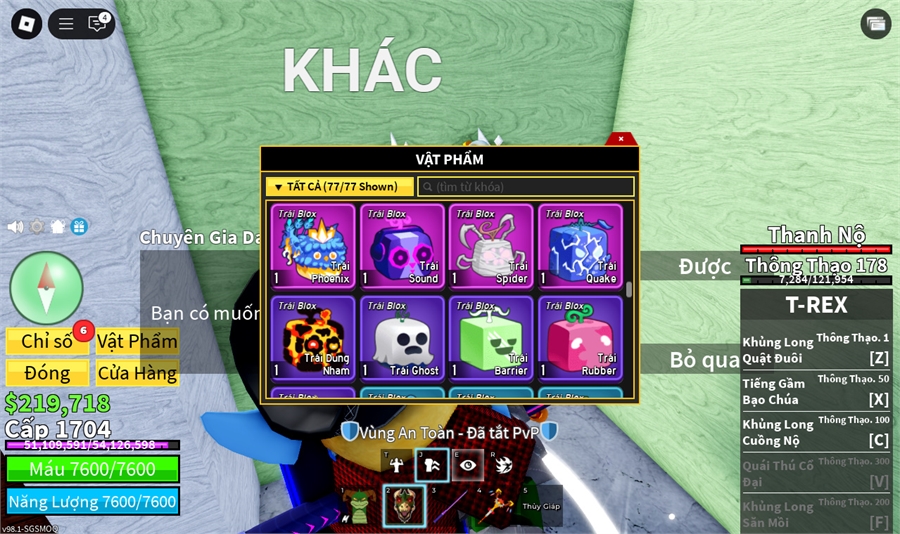
Task: Click the Vật Phẩm yellow menu button
Action: pyautogui.click(x=137, y=341)
